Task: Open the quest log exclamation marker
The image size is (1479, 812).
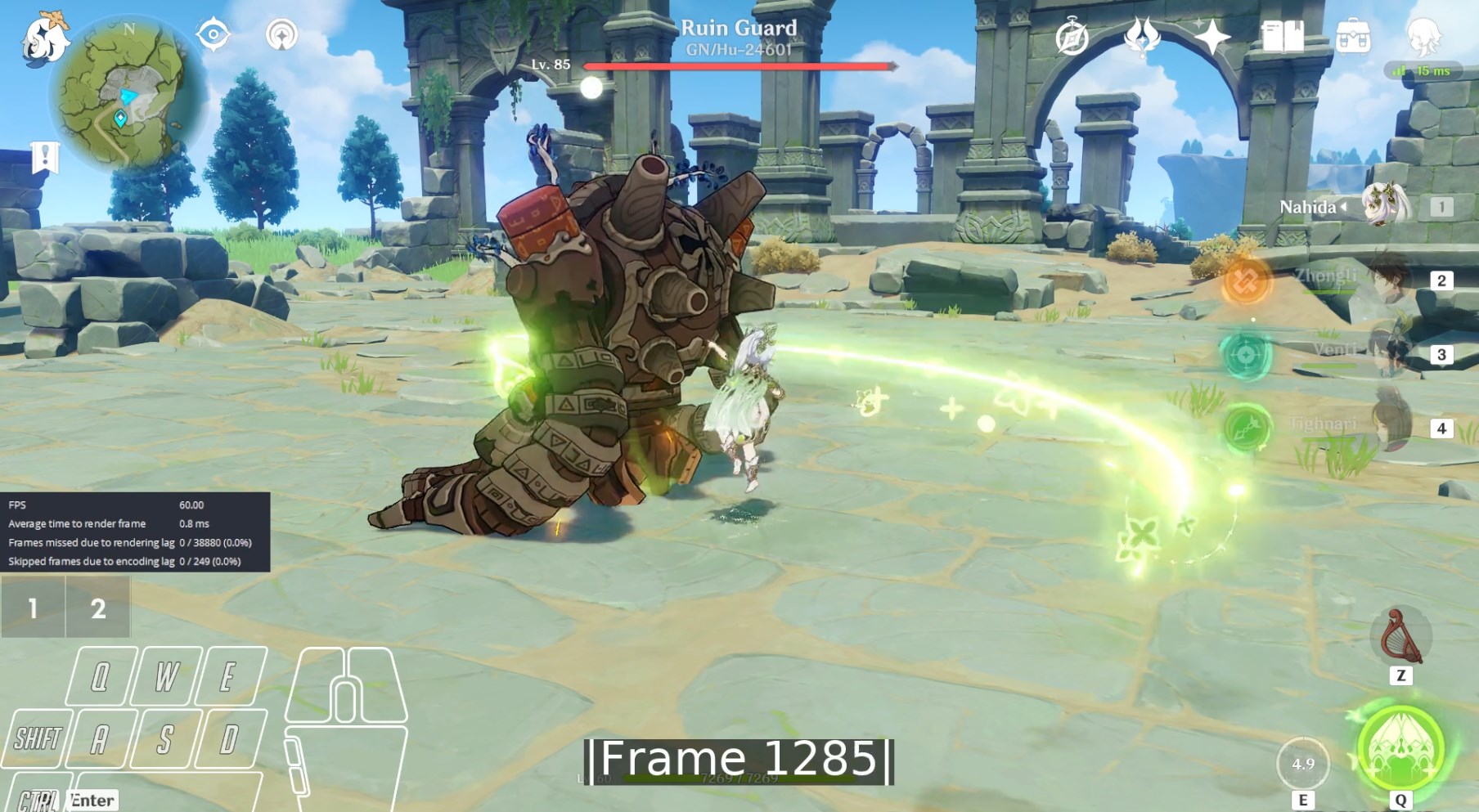Action: pyautogui.click(x=45, y=156)
